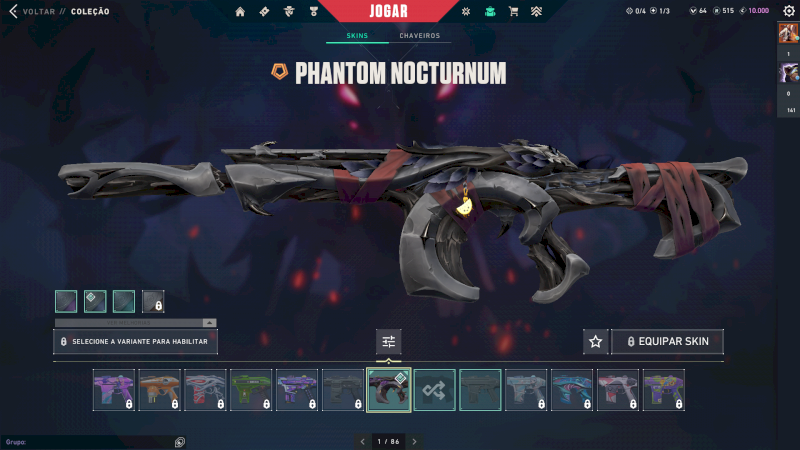This screenshot has height=450, width=800.
Task: Choose the green Phantom skin thumbnail
Action: tap(251, 390)
